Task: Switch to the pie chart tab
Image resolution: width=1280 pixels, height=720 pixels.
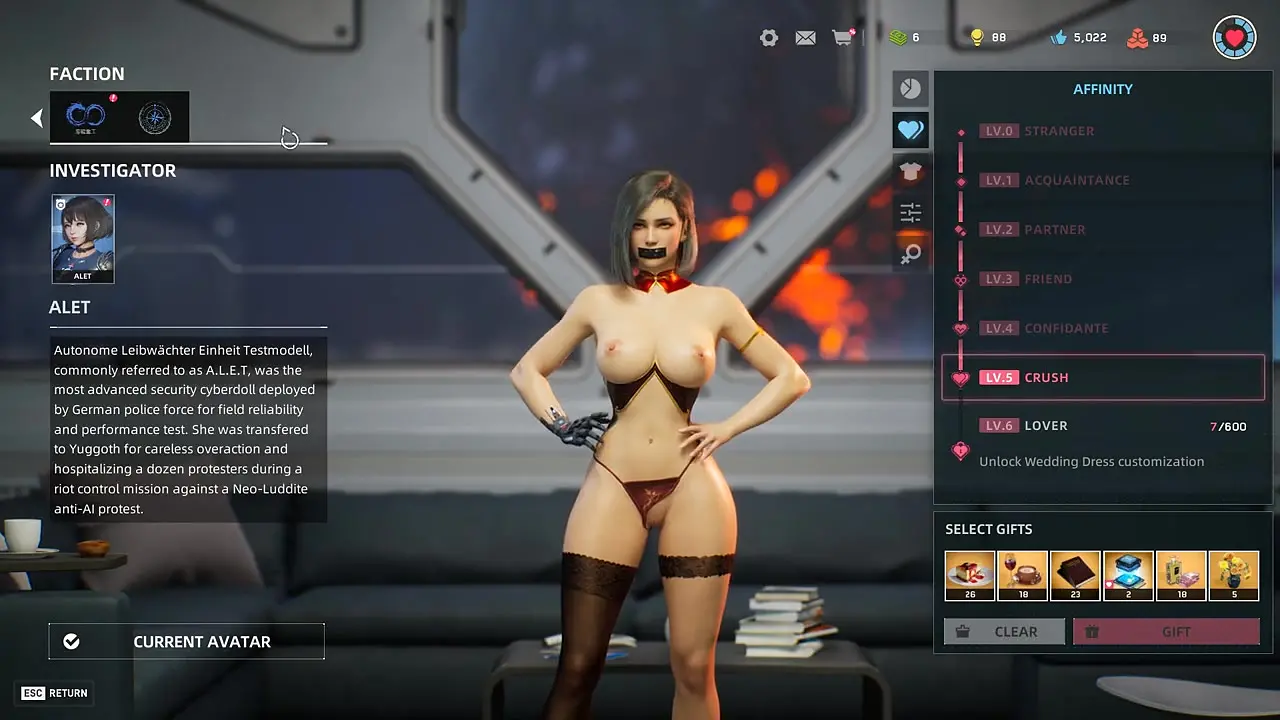Action: pyautogui.click(x=910, y=89)
